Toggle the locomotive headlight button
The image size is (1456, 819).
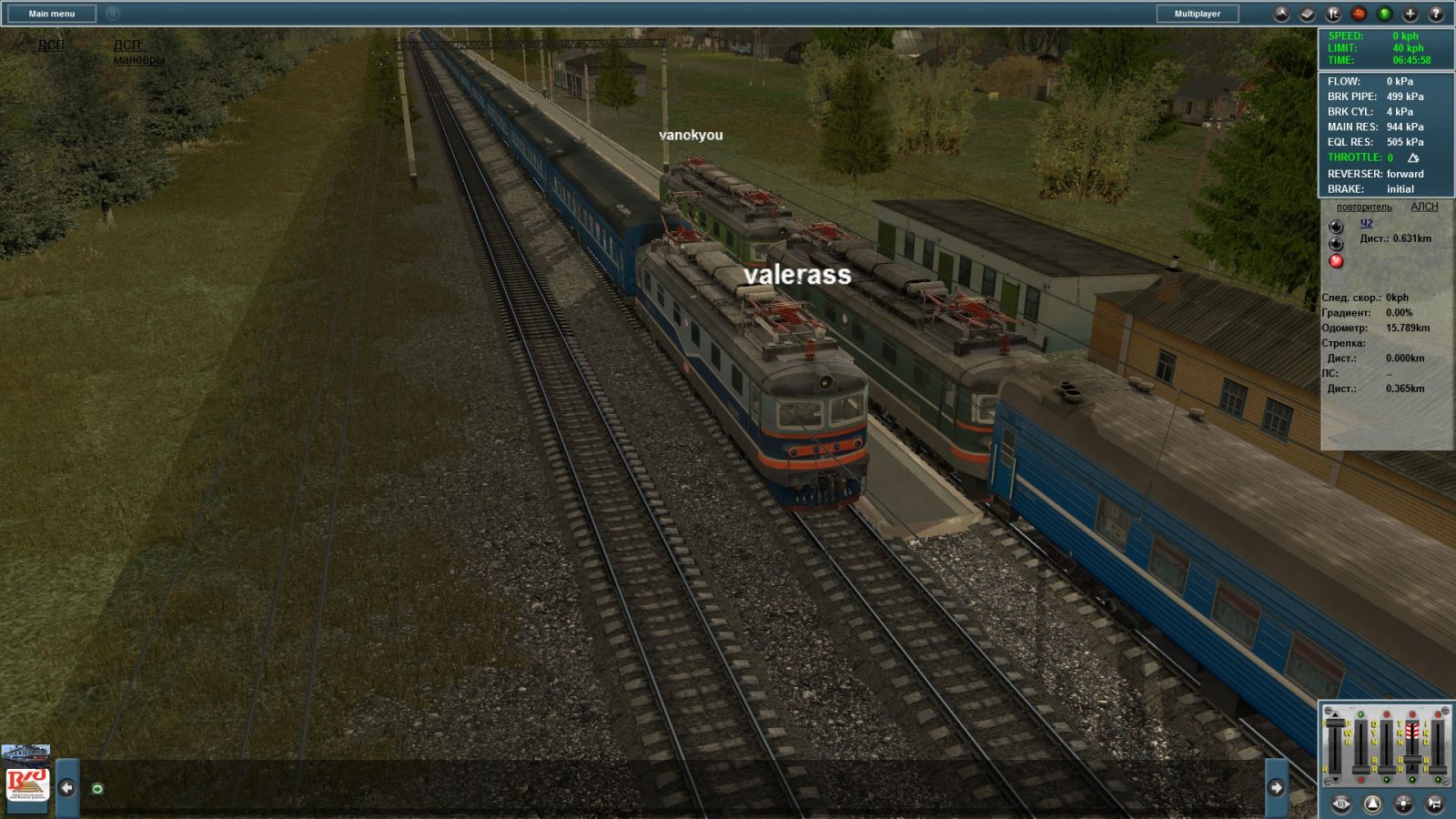point(1403,804)
